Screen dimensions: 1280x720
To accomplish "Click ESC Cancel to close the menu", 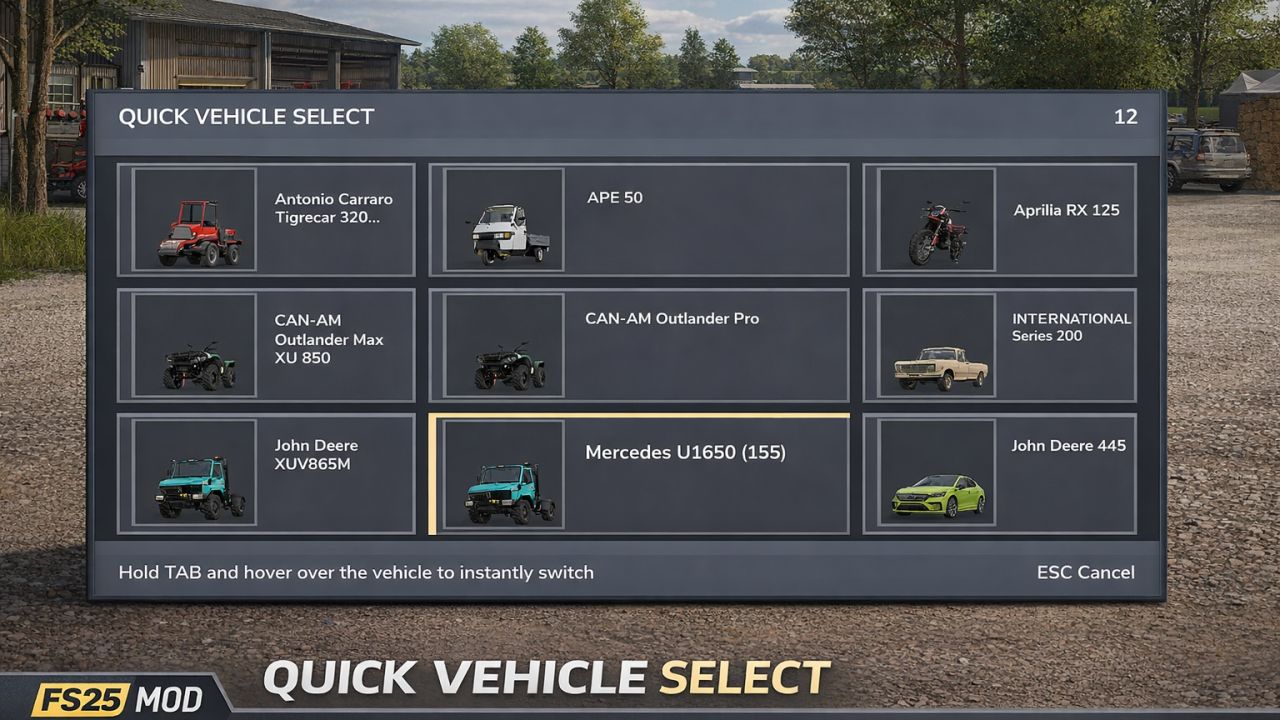I will (1085, 572).
